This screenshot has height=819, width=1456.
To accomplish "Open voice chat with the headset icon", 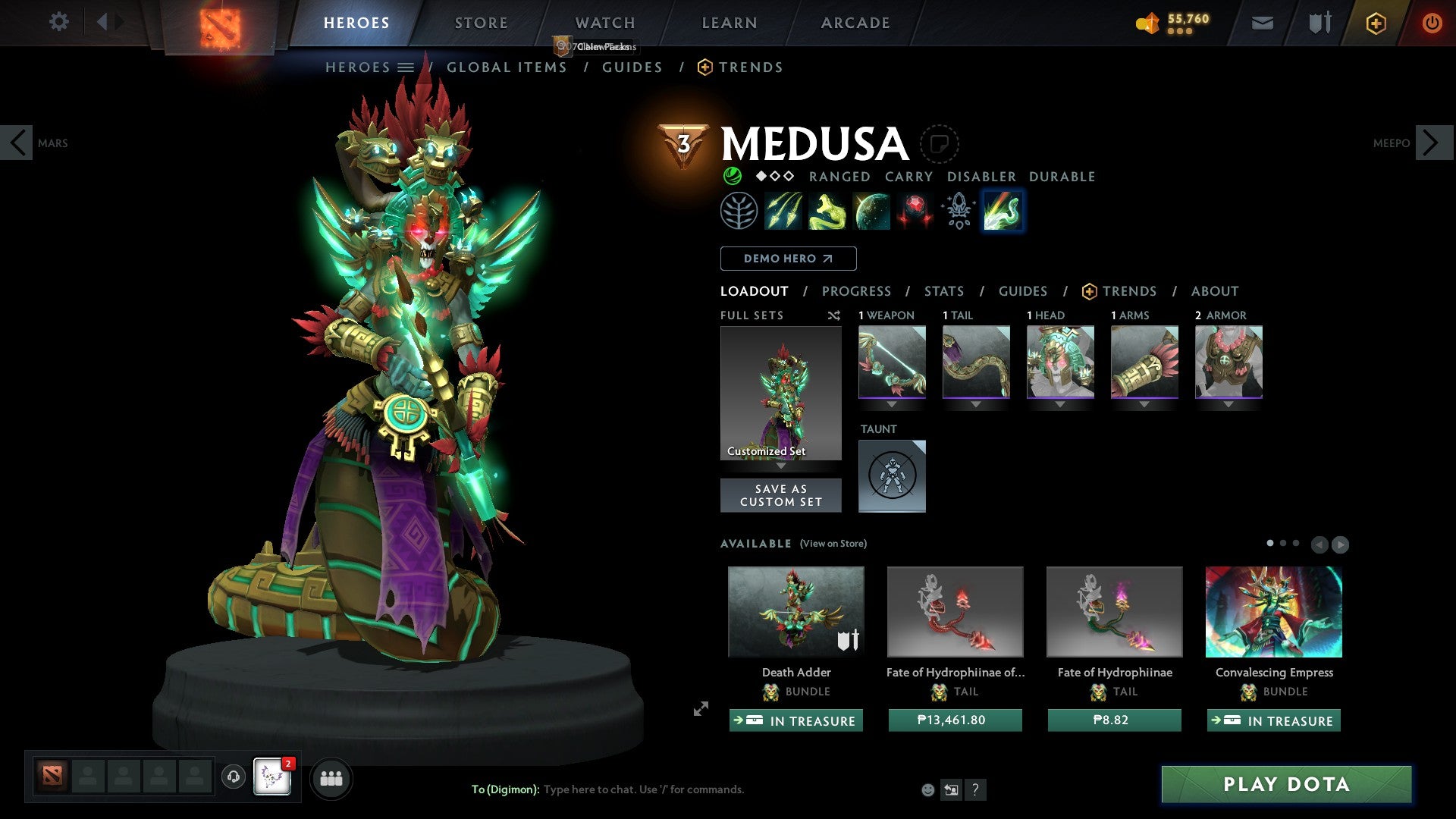I will [235, 778].
